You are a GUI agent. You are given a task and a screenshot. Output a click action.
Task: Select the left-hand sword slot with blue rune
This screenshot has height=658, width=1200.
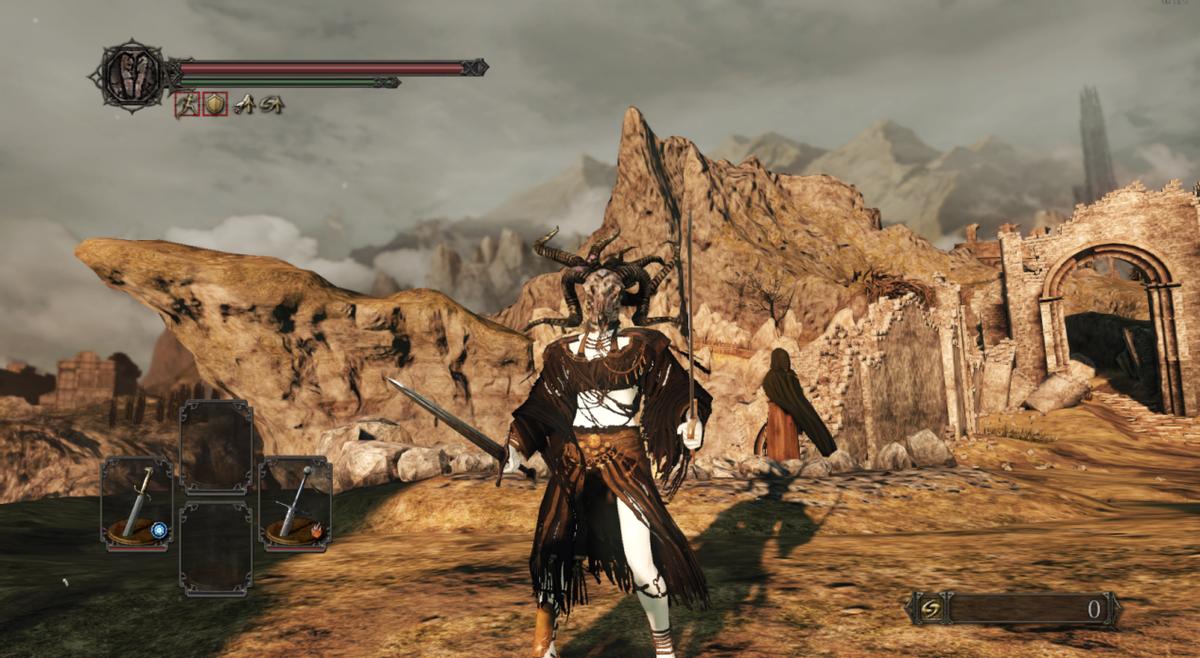[x=136, y=503]
